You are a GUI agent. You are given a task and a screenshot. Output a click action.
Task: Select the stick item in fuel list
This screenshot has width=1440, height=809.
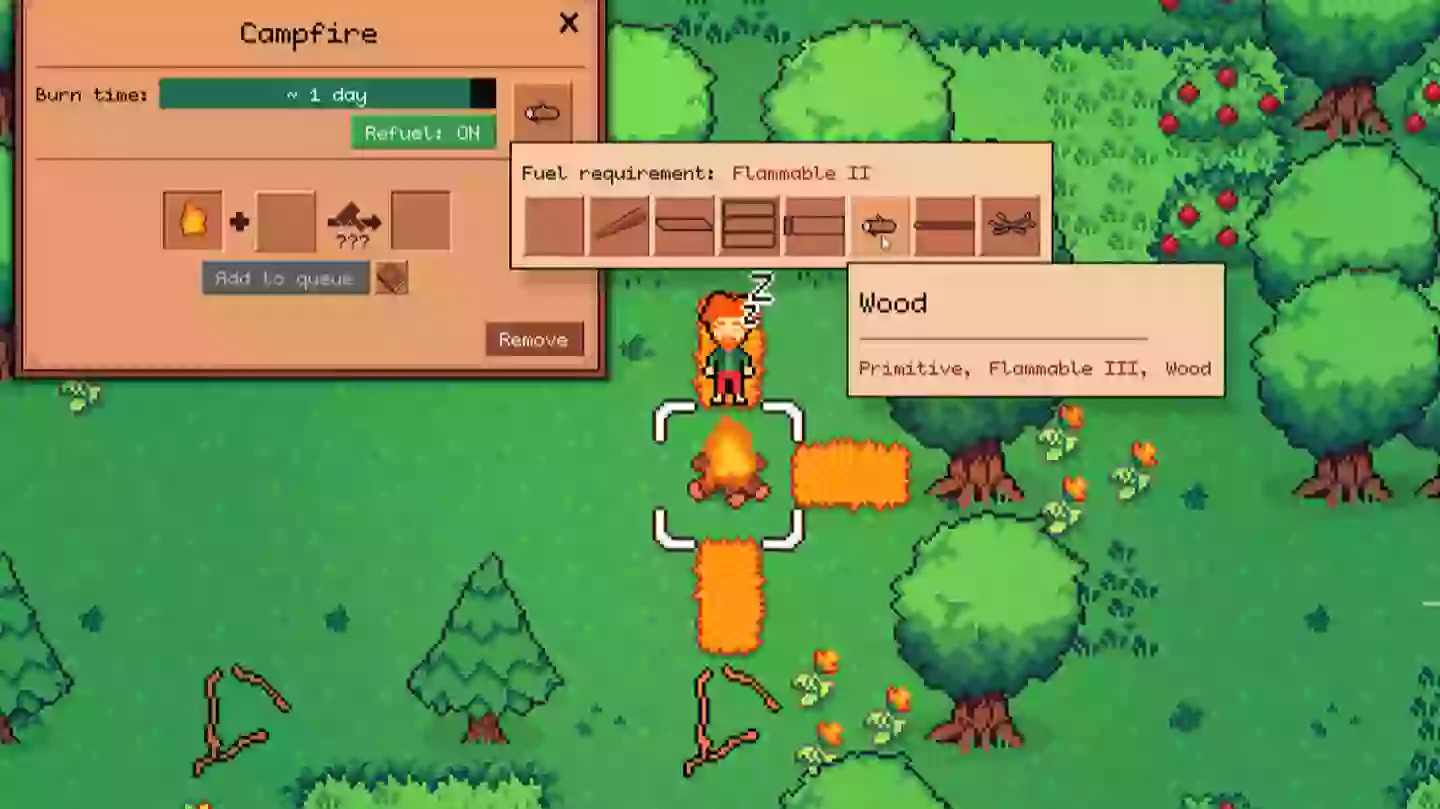coord(617,222)
